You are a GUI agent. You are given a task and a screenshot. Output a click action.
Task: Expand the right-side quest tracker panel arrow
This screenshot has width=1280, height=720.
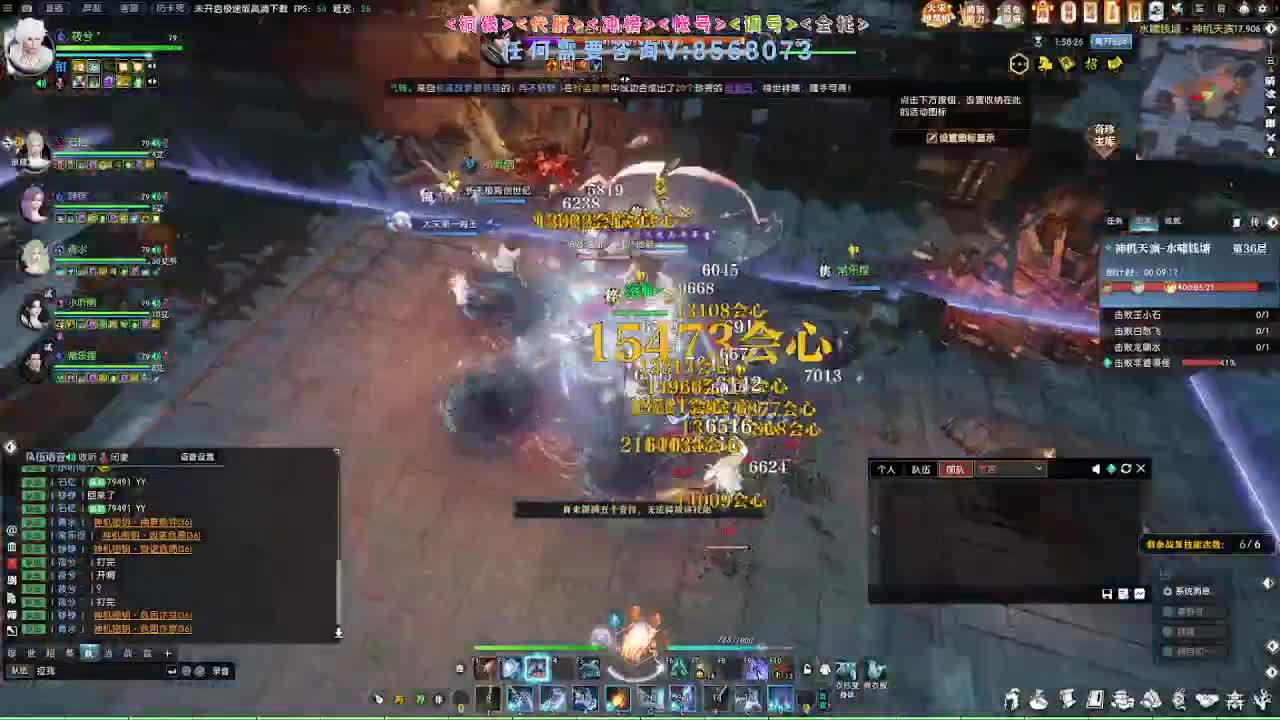pyautogui.click(x=1272, y=223)
